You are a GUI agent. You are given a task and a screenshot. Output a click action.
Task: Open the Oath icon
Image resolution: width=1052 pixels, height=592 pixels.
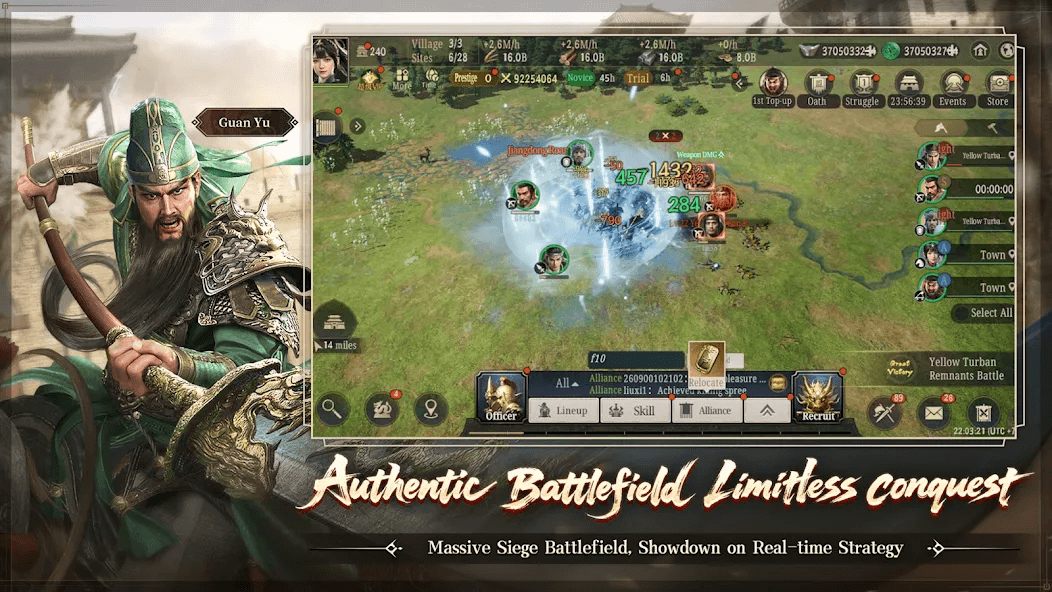point(818,86)
